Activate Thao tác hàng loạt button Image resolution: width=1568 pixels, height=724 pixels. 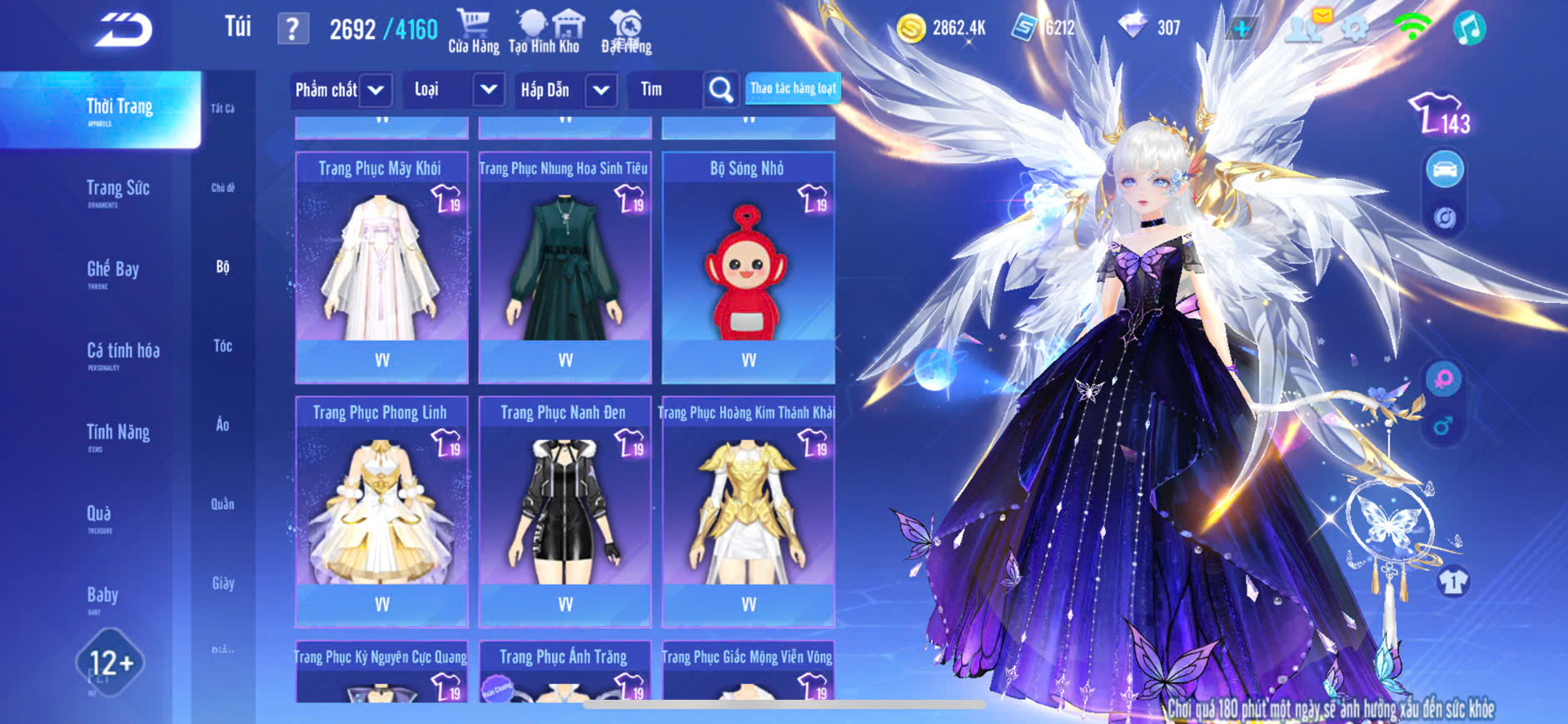tap(793, 88)
